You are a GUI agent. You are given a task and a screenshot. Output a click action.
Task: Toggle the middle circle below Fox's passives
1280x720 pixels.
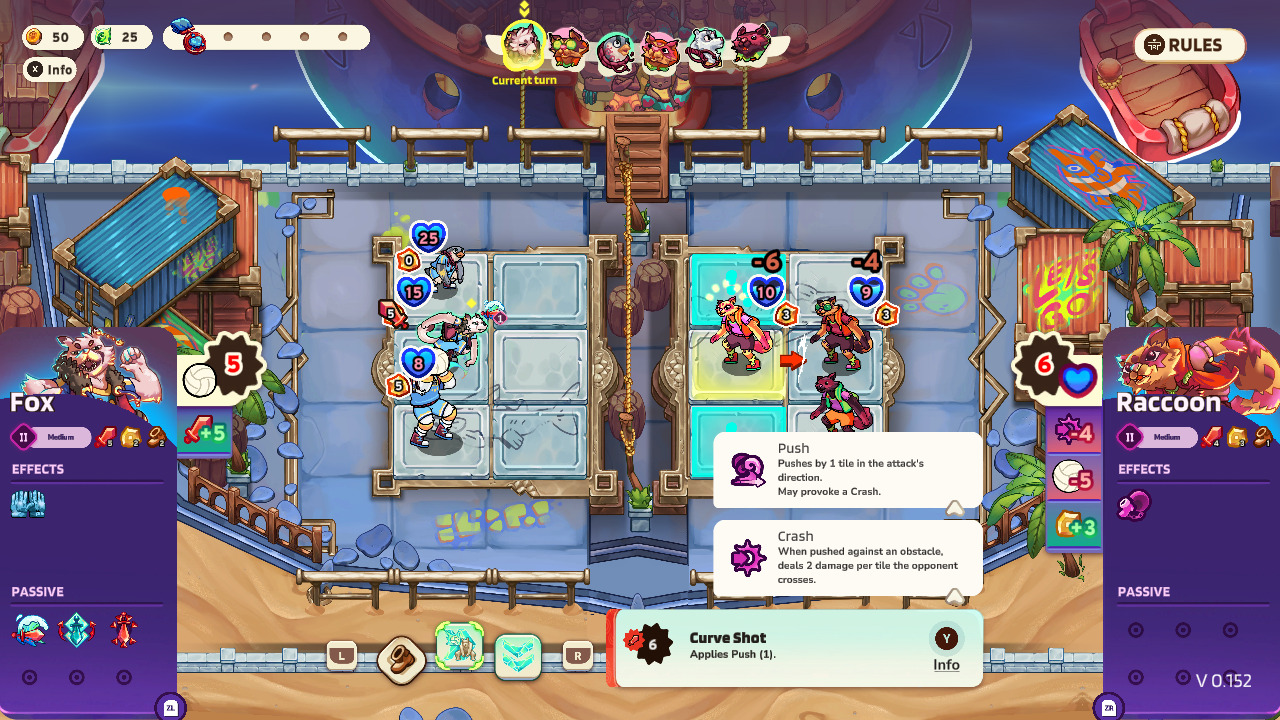pyautogui.click(x=76, y=676)
